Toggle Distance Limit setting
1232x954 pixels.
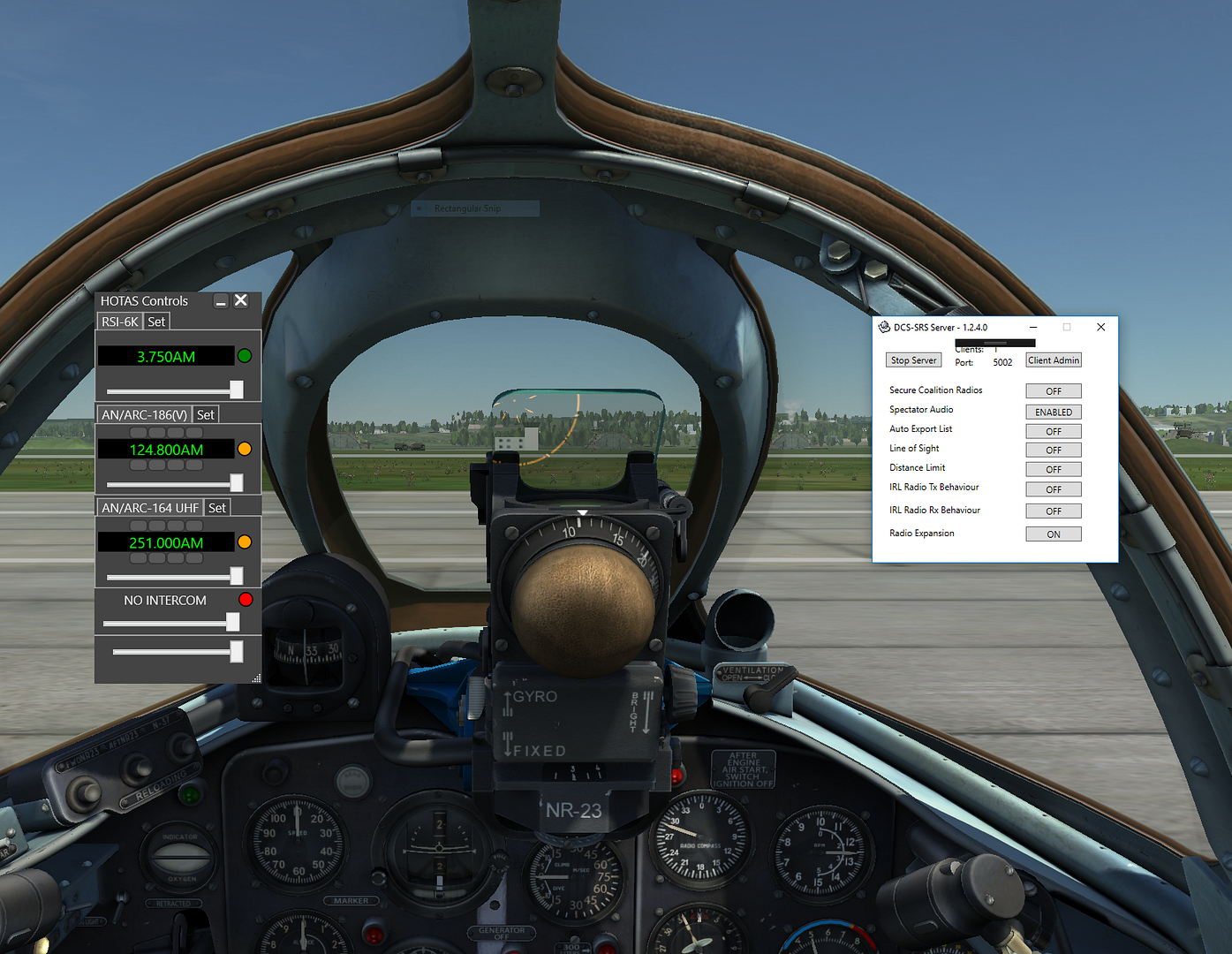[x=1053, y=470]
